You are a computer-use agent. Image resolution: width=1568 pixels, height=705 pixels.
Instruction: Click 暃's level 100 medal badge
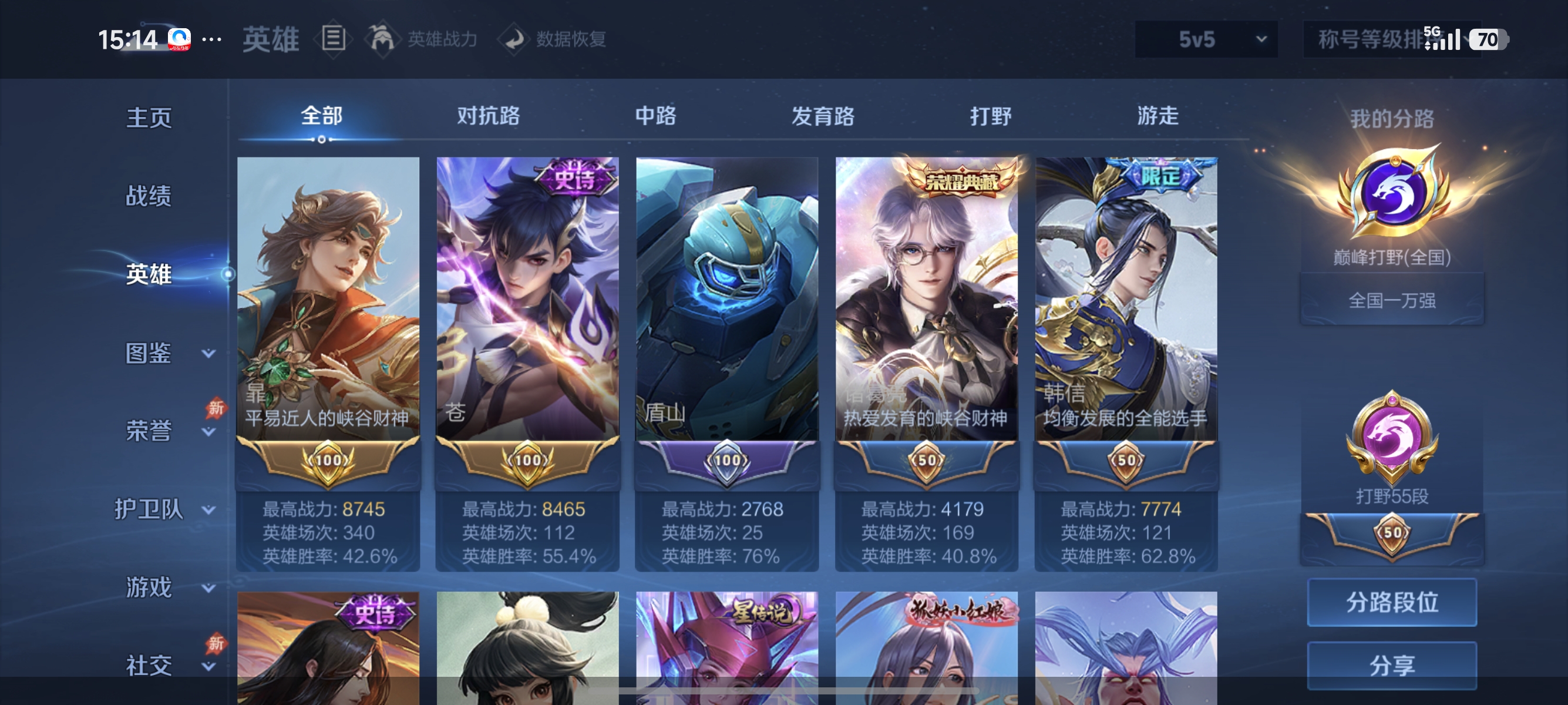(x=328, y=462)
